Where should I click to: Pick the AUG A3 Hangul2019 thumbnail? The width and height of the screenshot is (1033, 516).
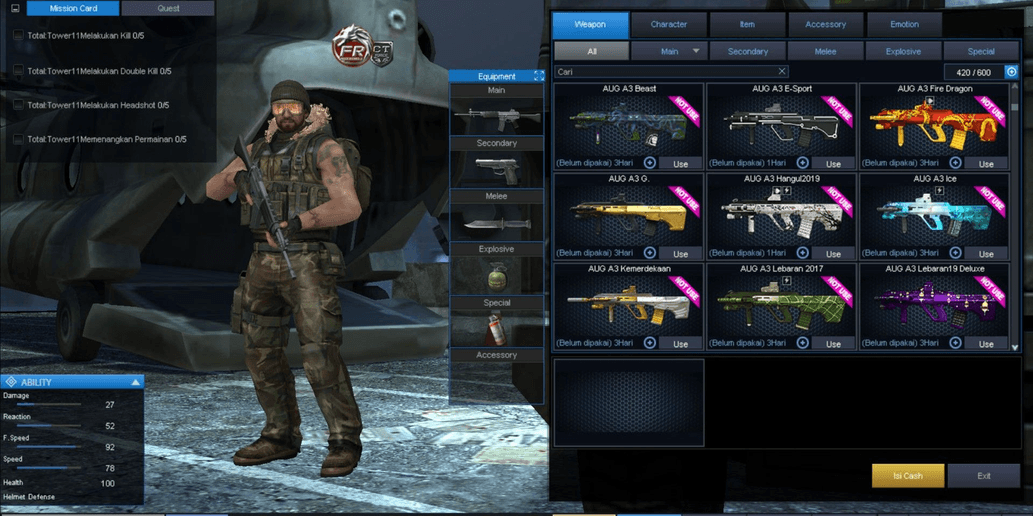(781, 213)
